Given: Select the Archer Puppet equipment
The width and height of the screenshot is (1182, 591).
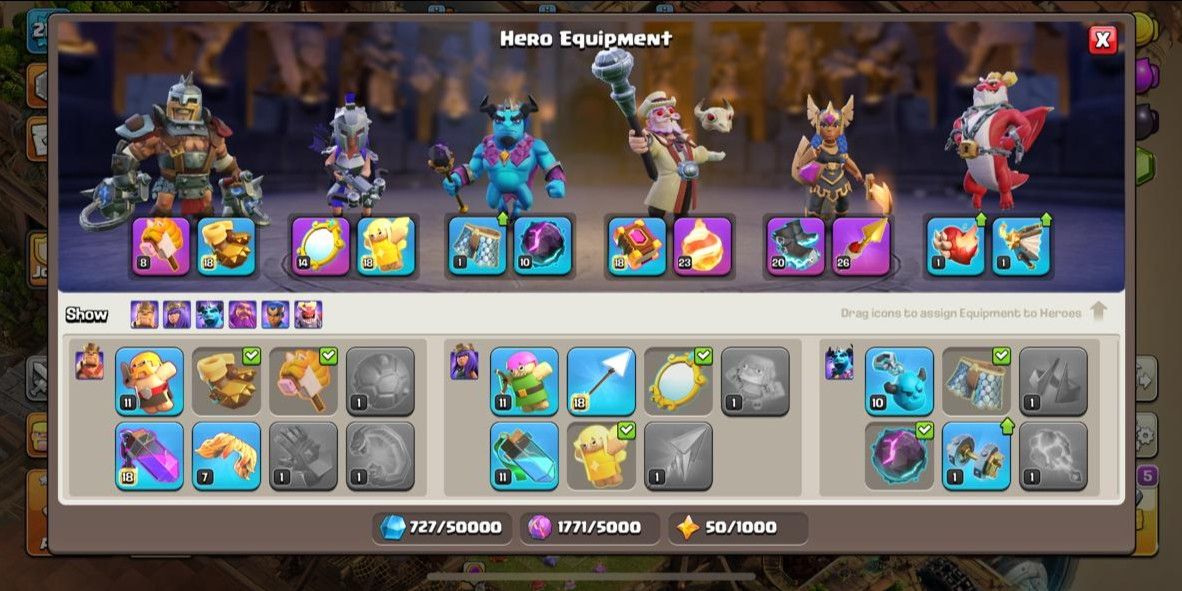Looking at the screenshot, I should [524, 381].
